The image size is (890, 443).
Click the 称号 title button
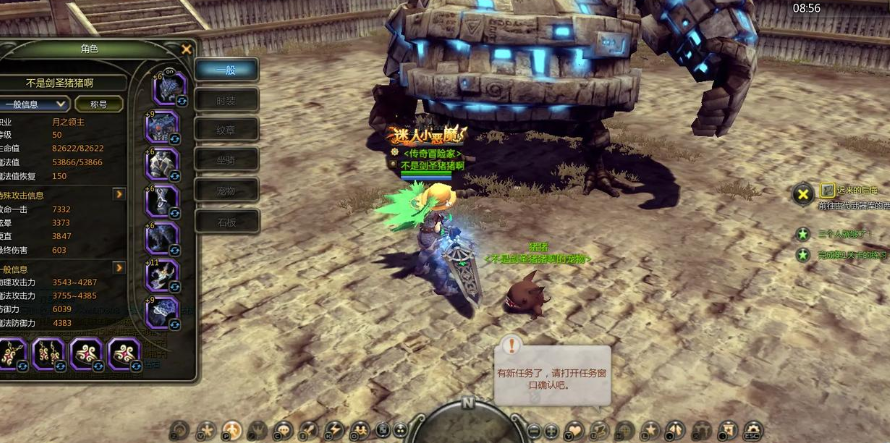[99, 103]
